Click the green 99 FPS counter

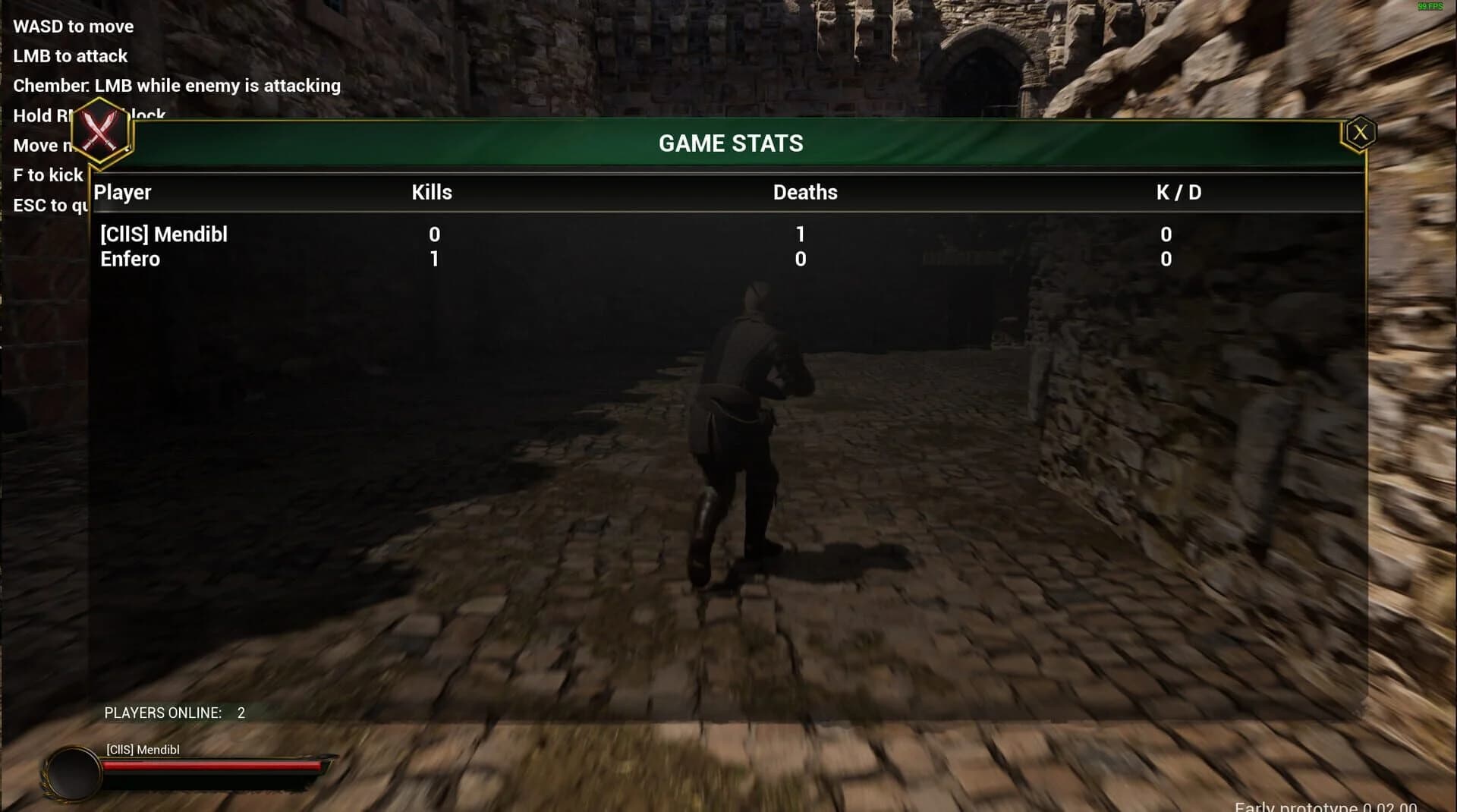1430,7
